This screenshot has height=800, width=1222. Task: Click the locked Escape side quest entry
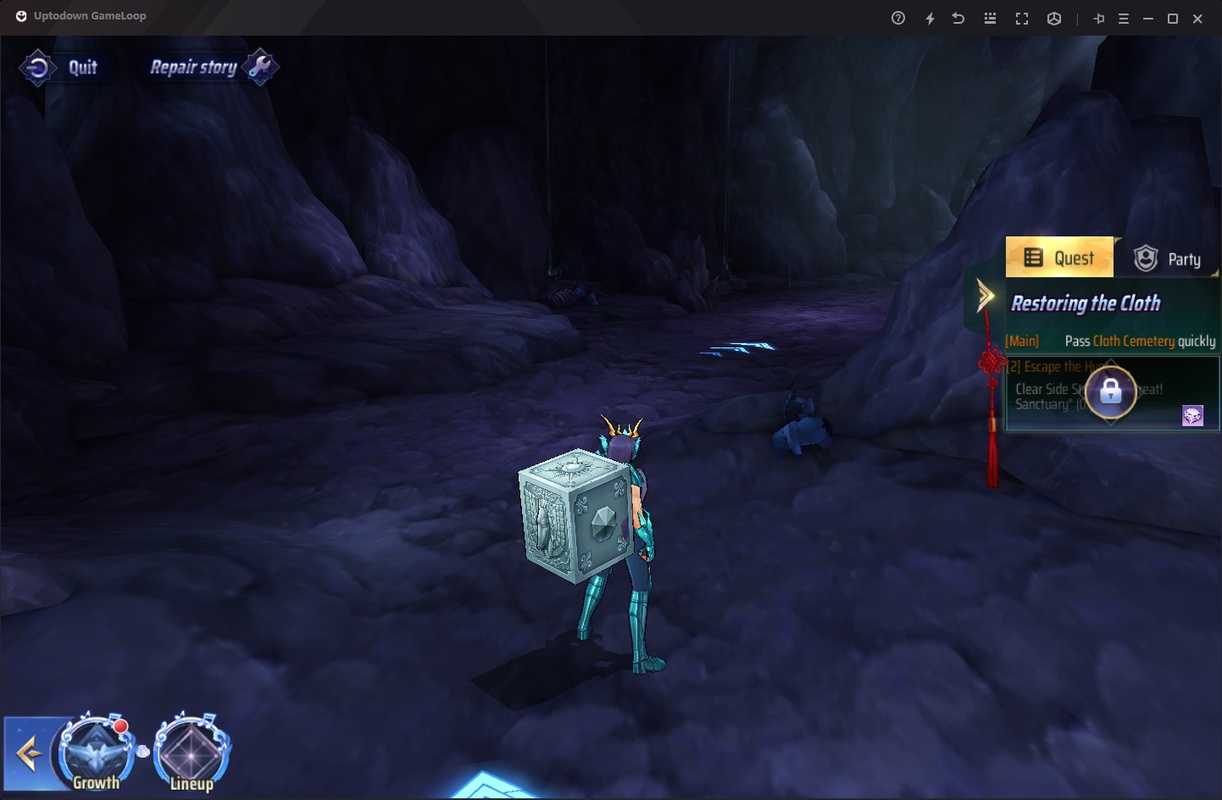[x=1110, y=392]
